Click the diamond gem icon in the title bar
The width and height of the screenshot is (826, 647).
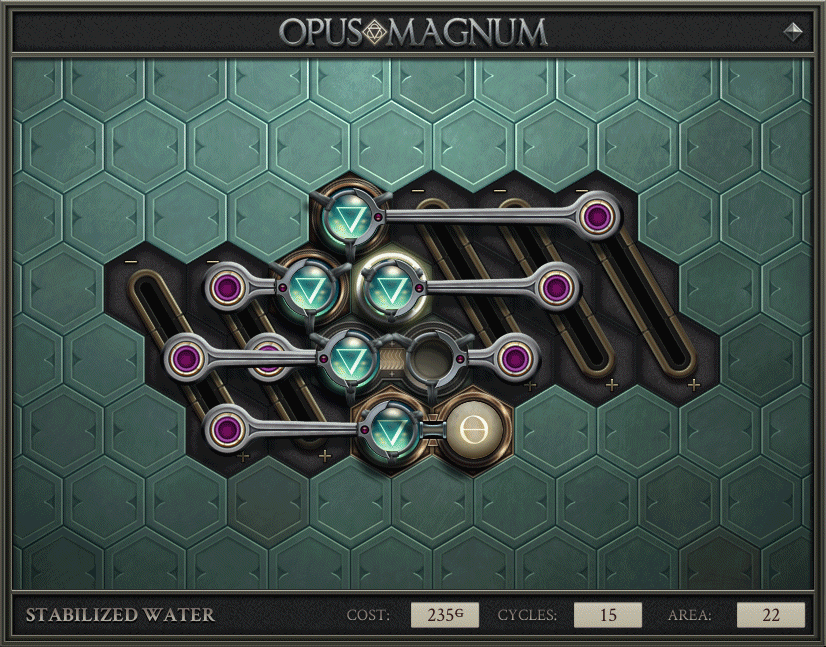tap(794, 31)
